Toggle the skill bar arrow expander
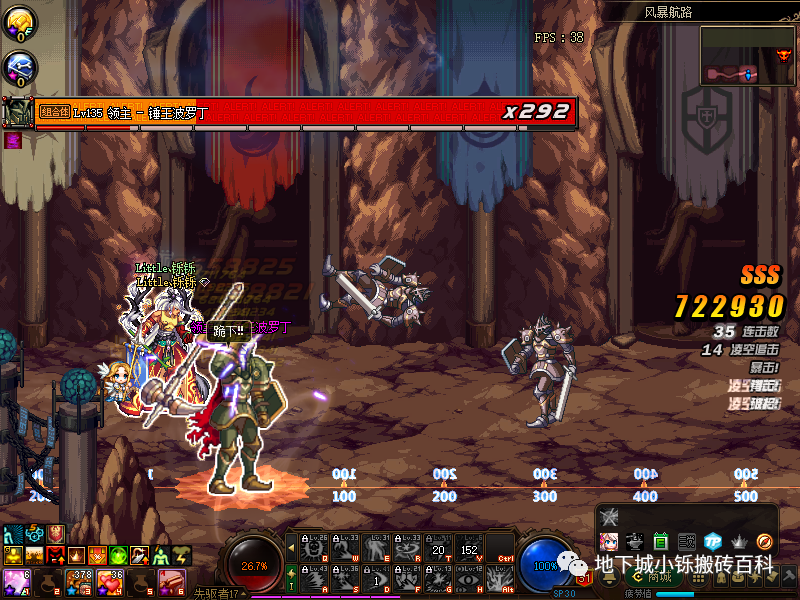The height and width of the screenshot is (600, 800). pos(291,547)
